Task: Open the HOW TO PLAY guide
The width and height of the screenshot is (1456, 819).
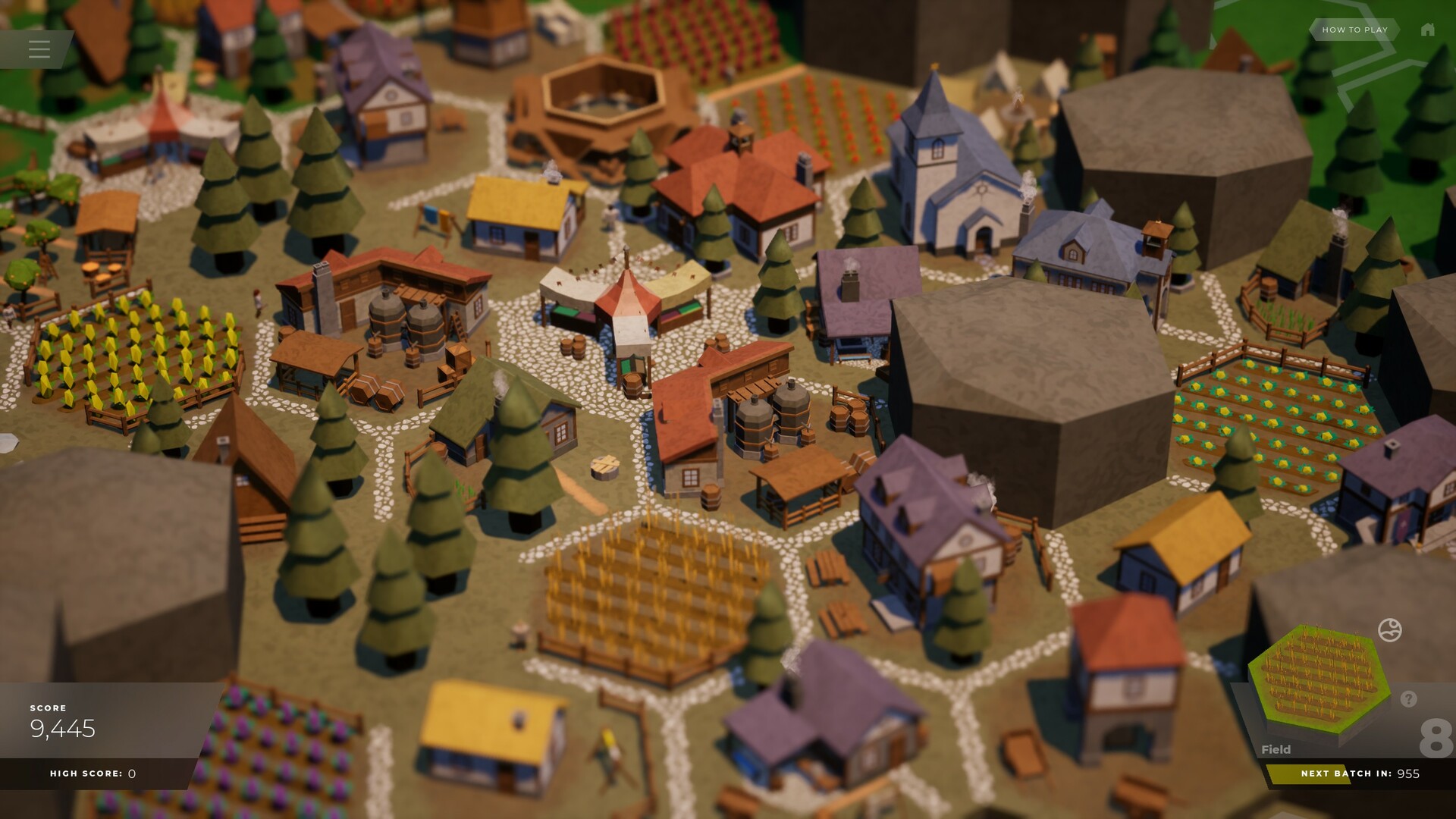Action: click(1354, 30)
